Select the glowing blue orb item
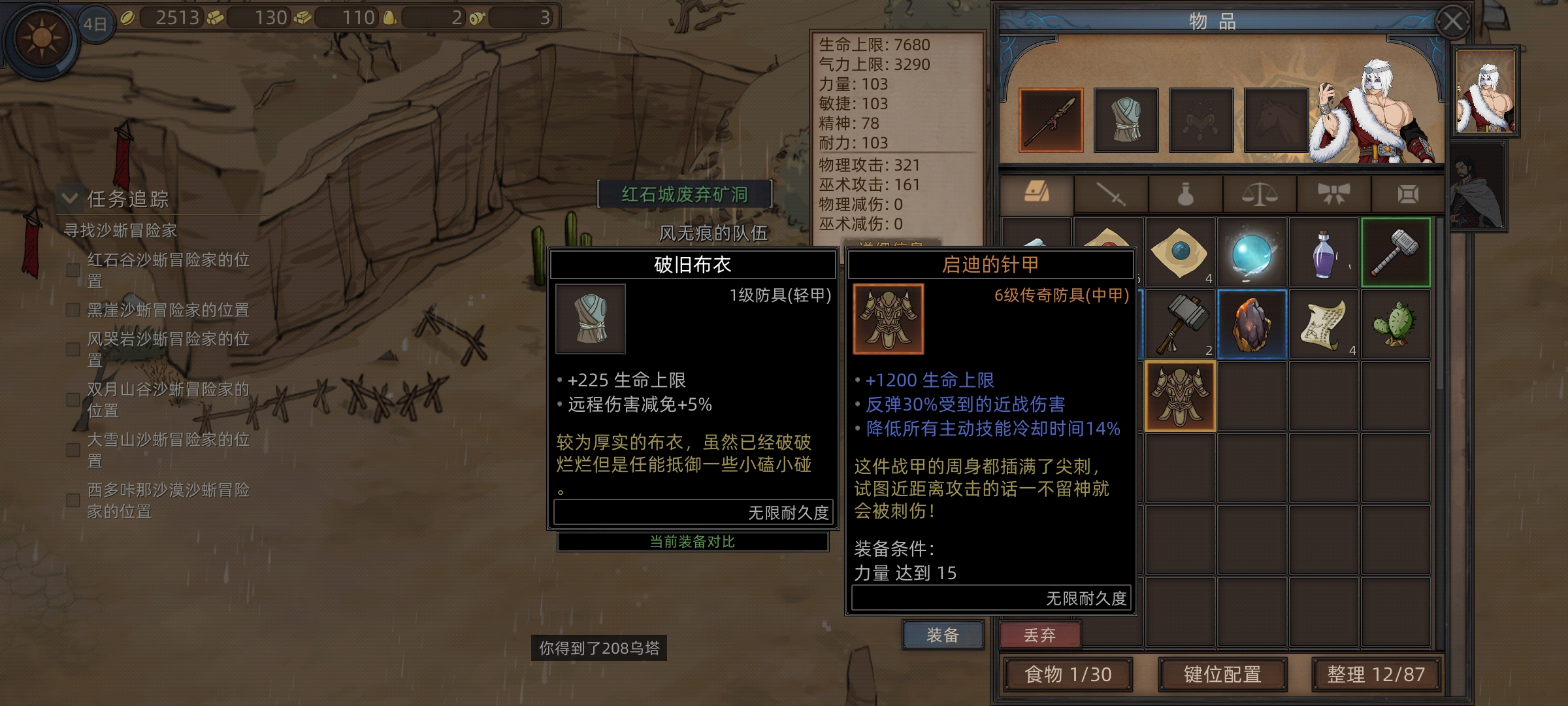 tap(1252, 253)
